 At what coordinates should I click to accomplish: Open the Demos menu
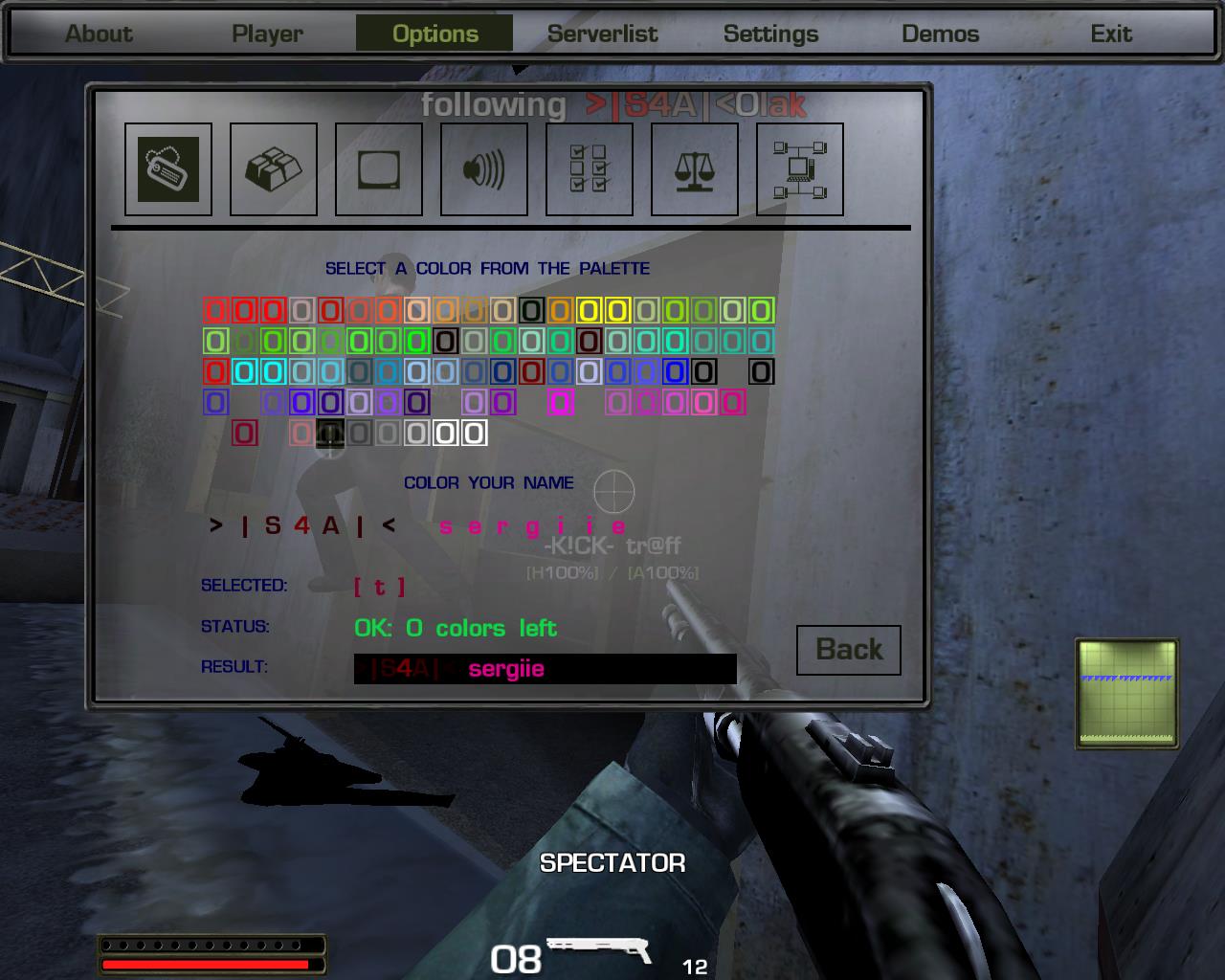click(940, 33)
